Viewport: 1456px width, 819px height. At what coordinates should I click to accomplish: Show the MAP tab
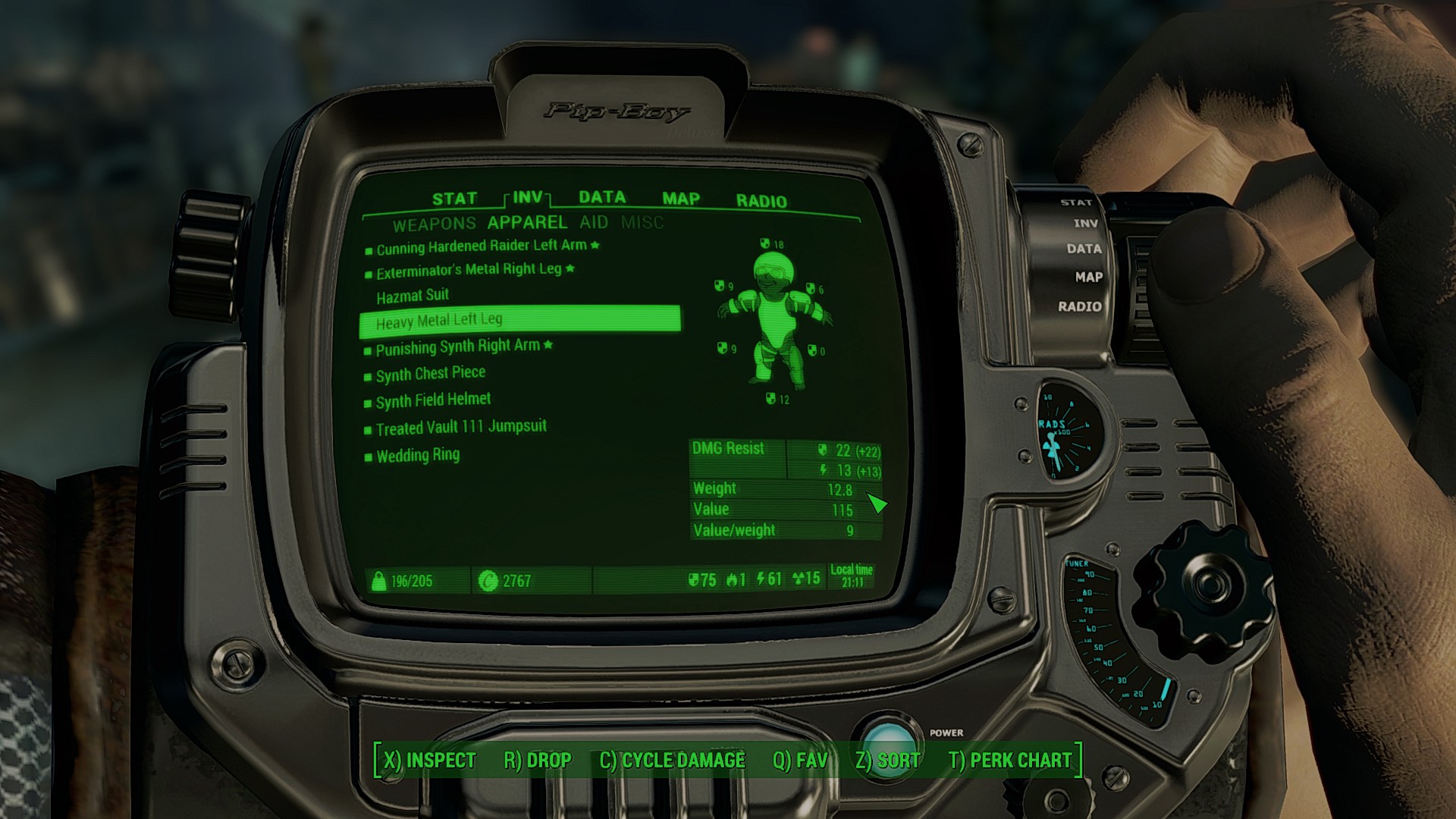680,199
